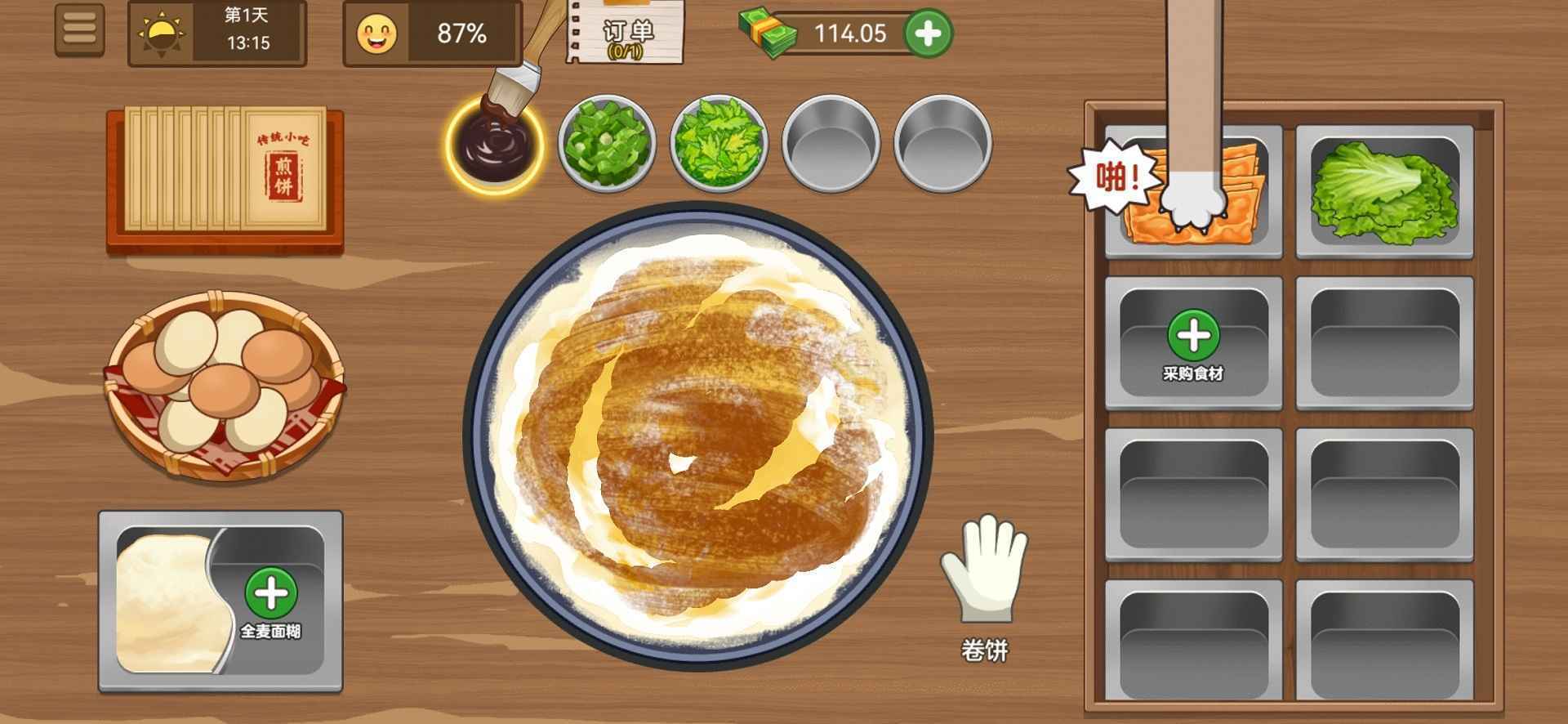The image size is (1568, 724).
Task: Click the green plus to add money
Action: coord(927,34)
